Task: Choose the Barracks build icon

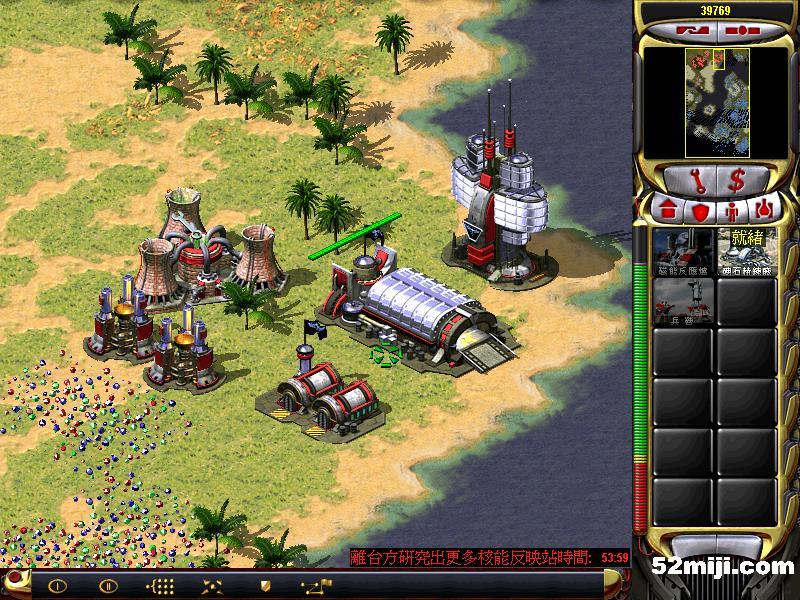Action: (683, 301)
